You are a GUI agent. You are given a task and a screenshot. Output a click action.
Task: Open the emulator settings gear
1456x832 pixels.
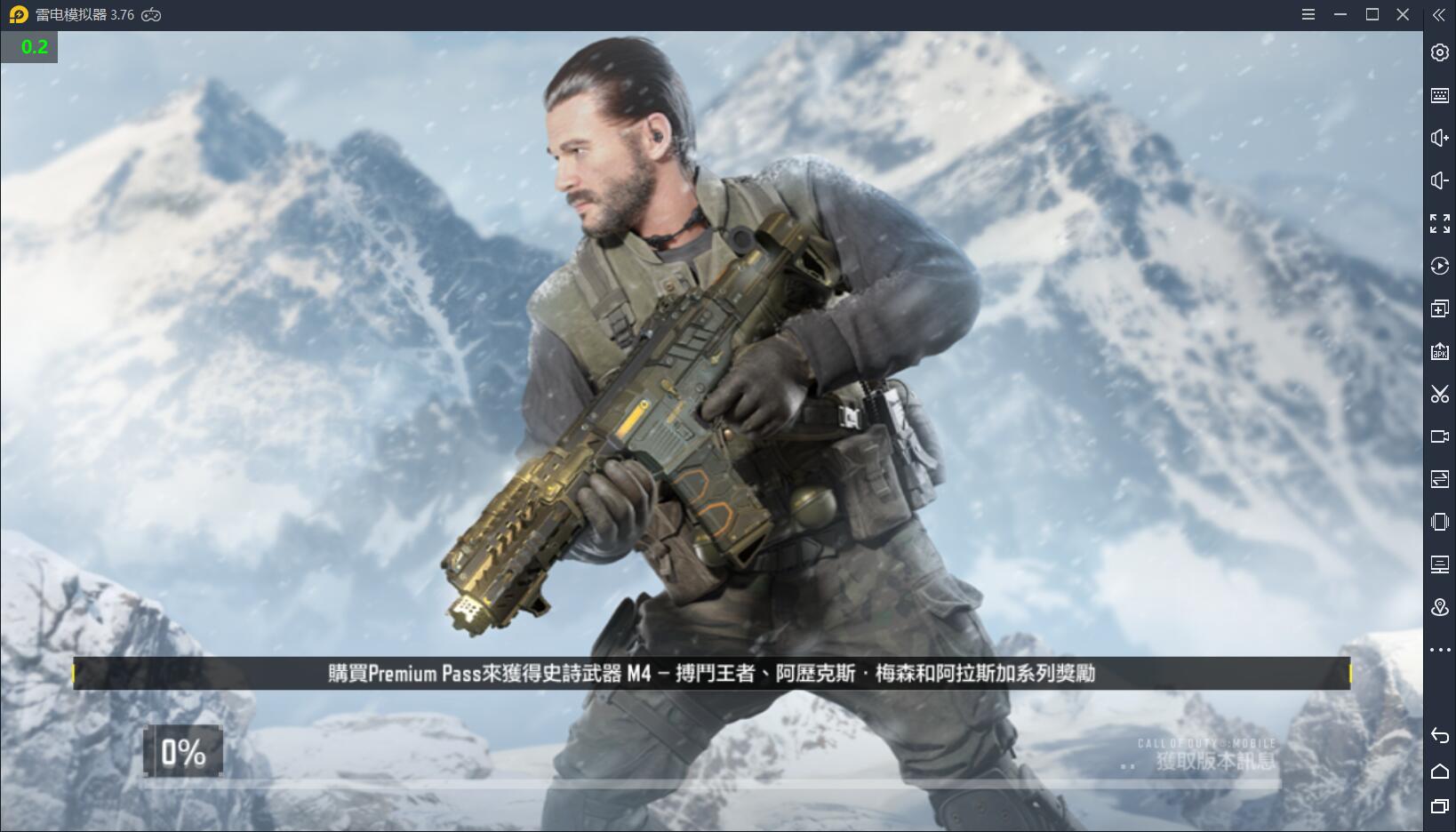(1439, 52)
